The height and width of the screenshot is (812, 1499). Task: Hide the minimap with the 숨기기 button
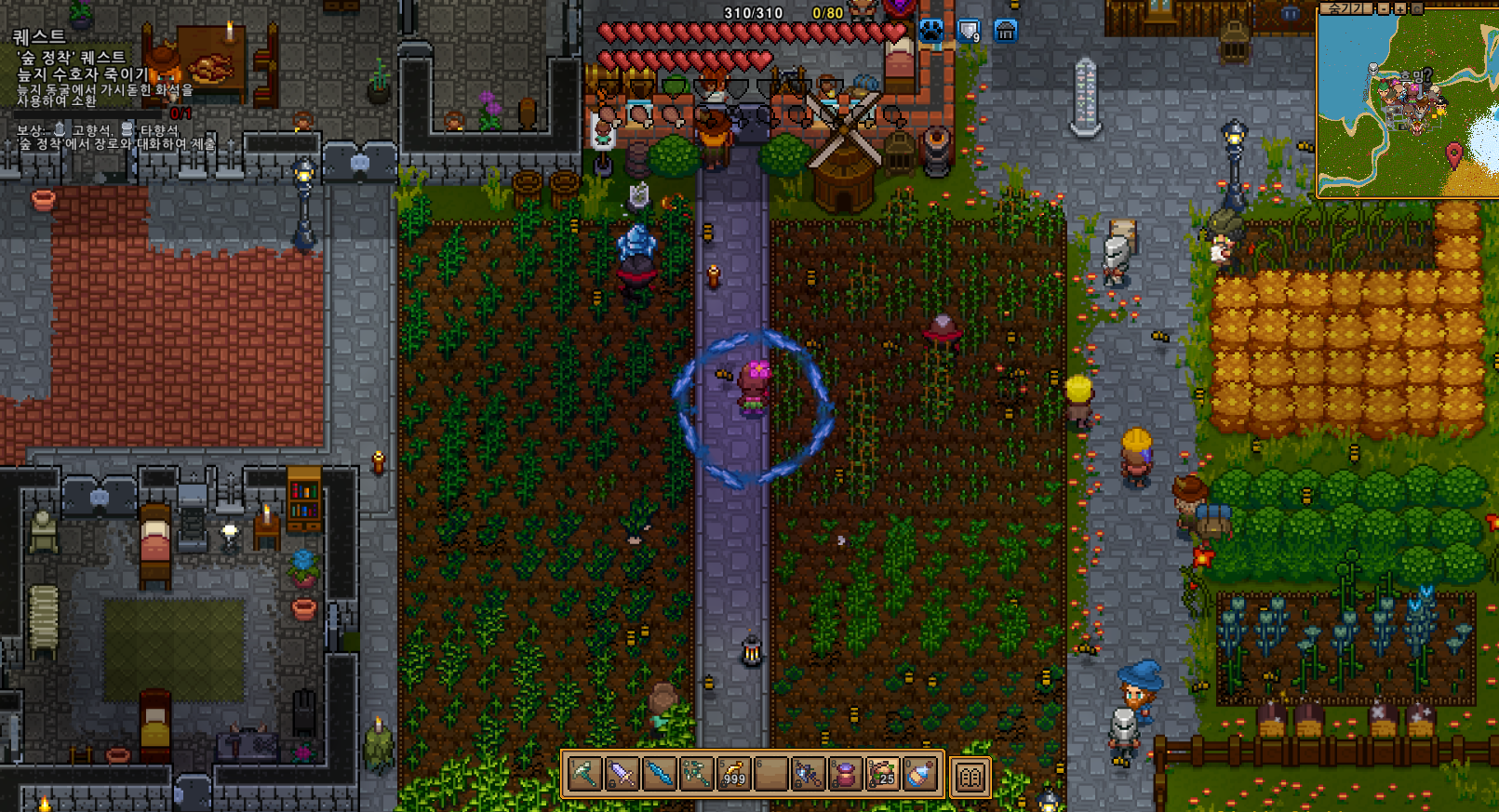click(1345, 8)
